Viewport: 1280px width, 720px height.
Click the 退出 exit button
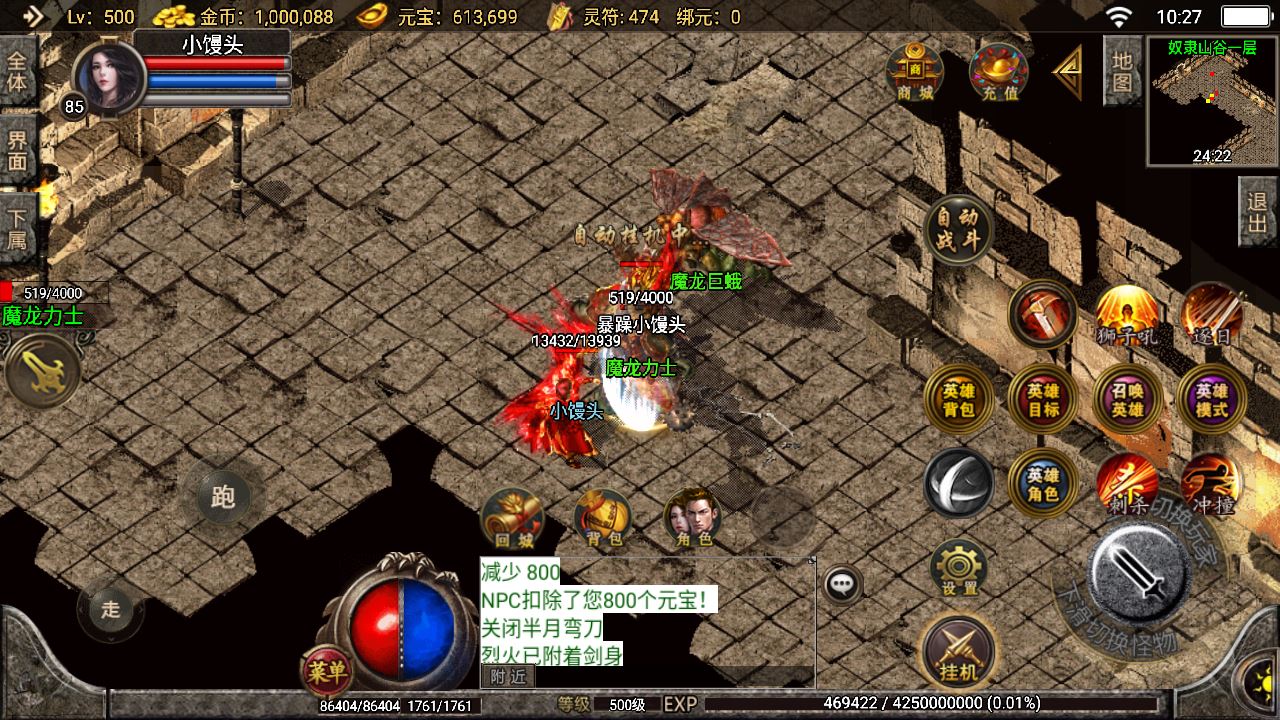pyautogui.click(x=1258, y=212)
